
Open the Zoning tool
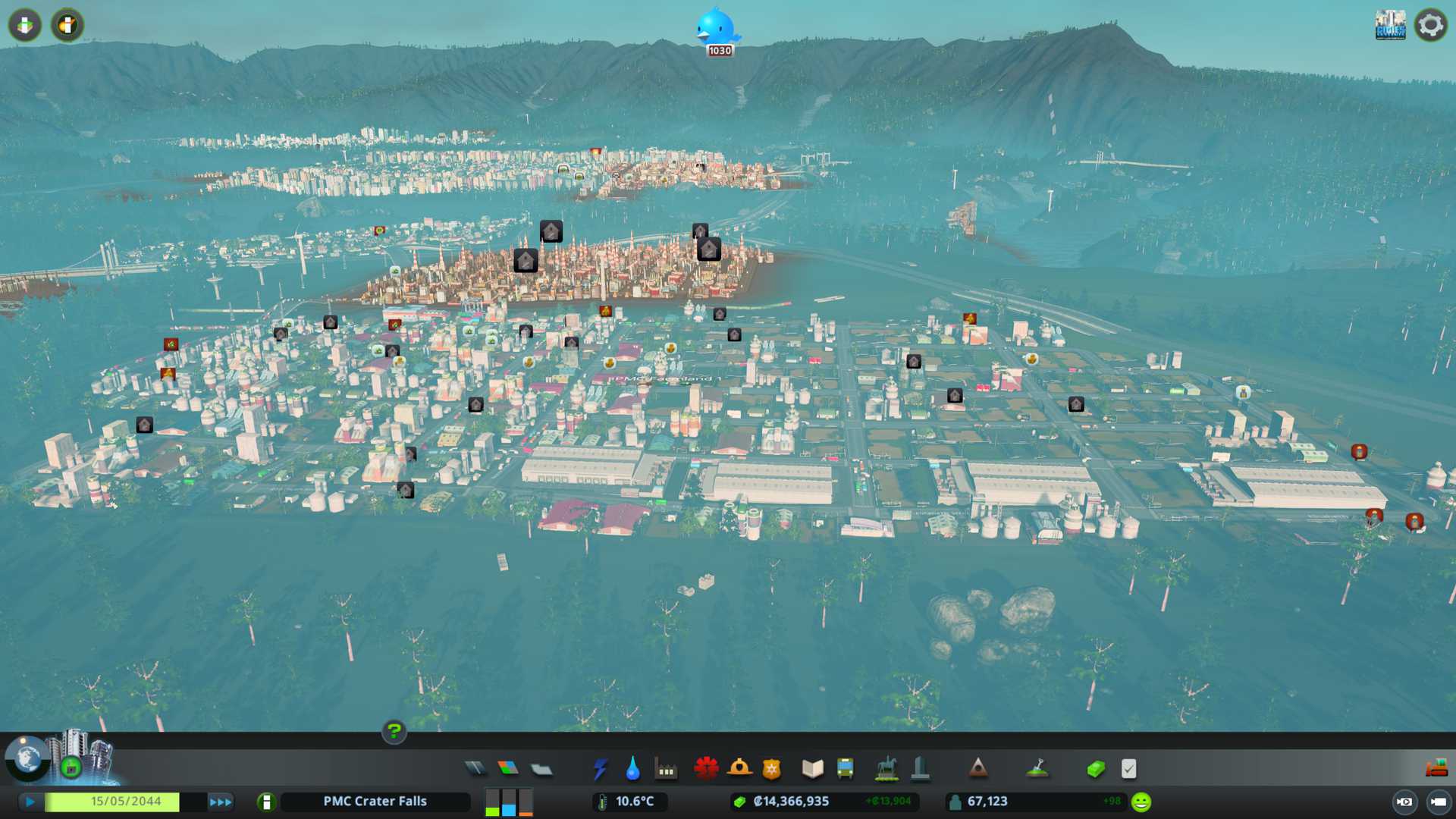tap(508, 769)
